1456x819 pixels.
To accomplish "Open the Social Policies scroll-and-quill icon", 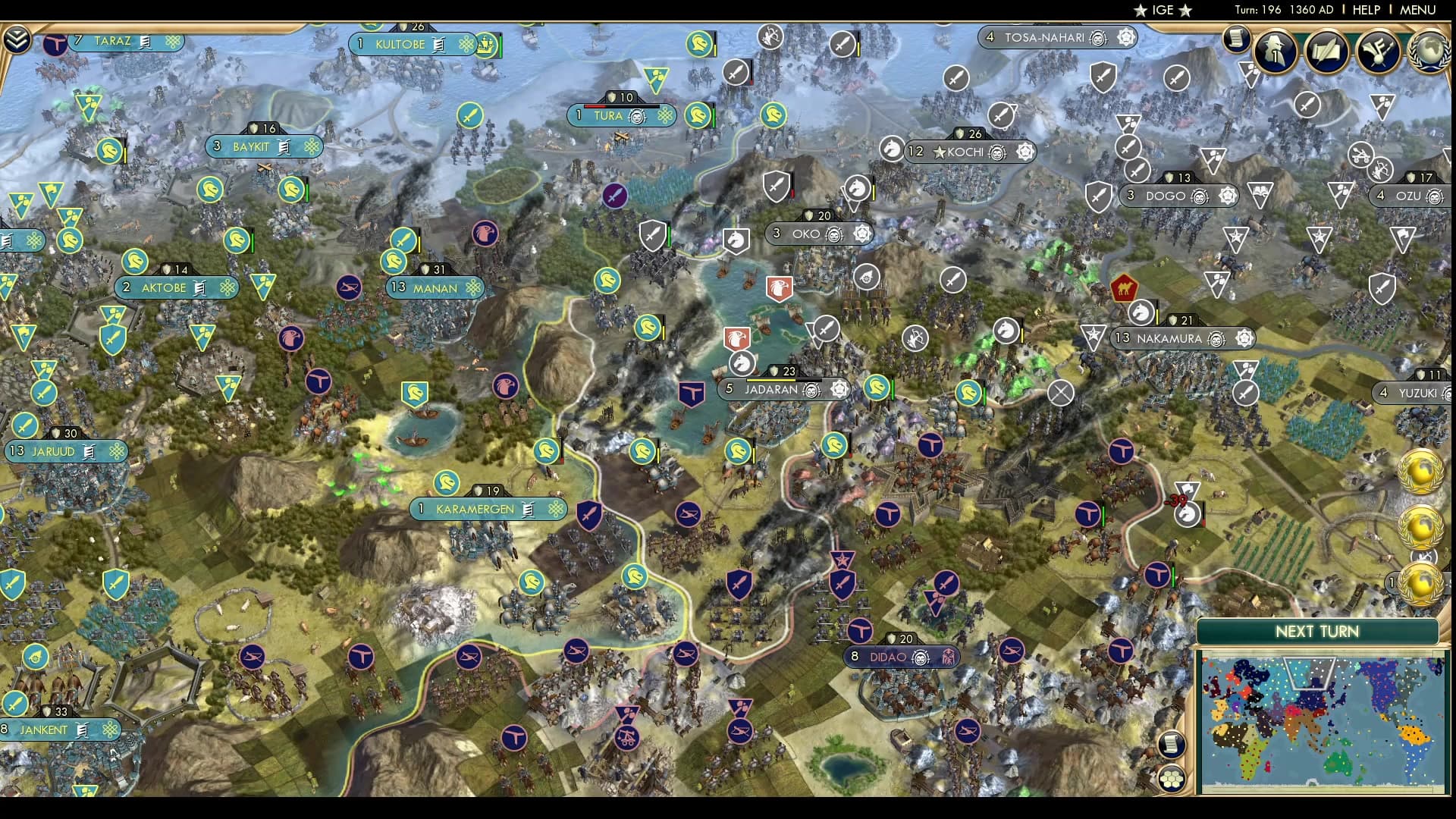I will [x=1327, y=52].
